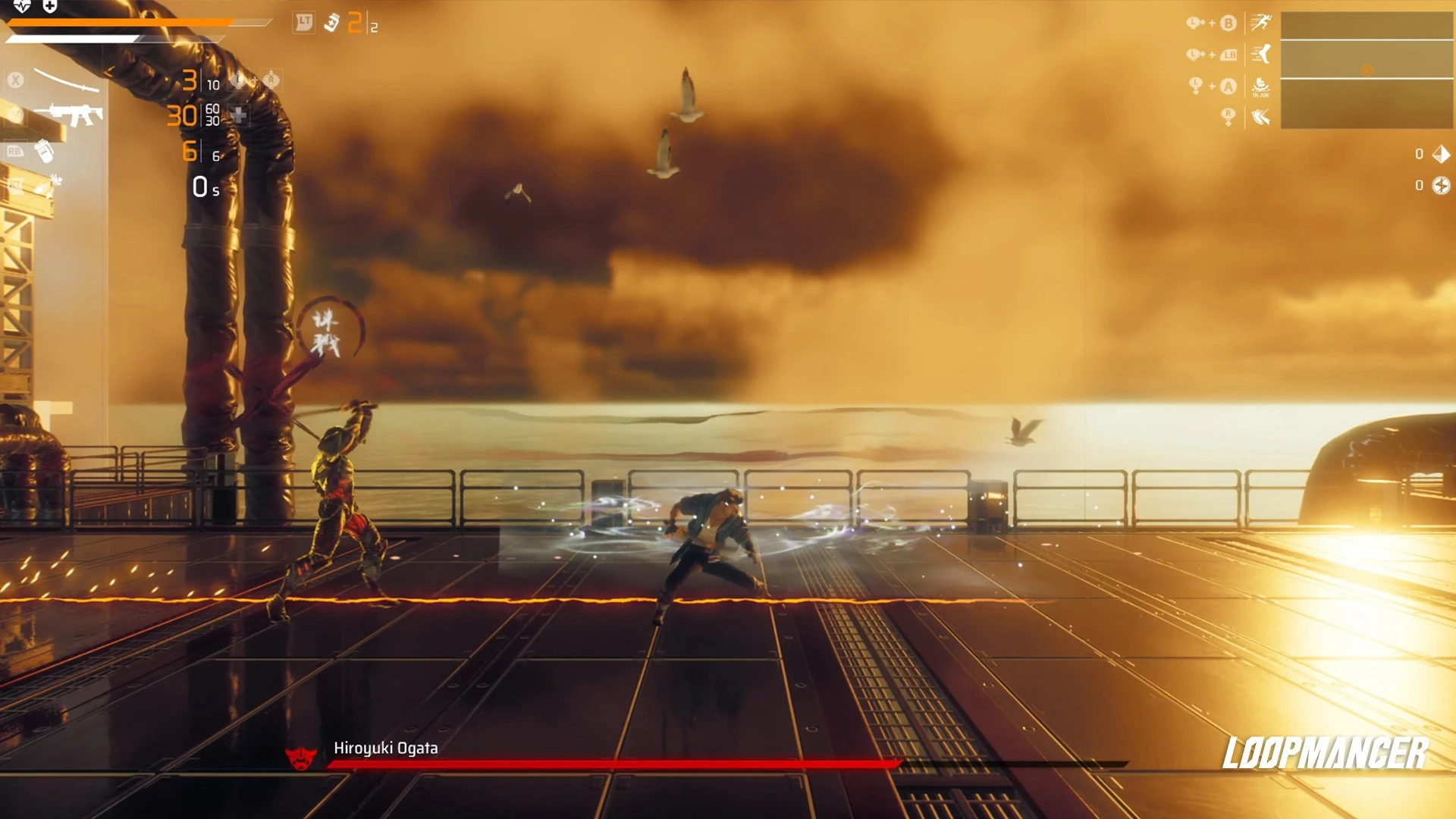Select the katana weapon icon
This screenshot has width=1456, height=819.
pyautogui.click(x=67, y=80)
